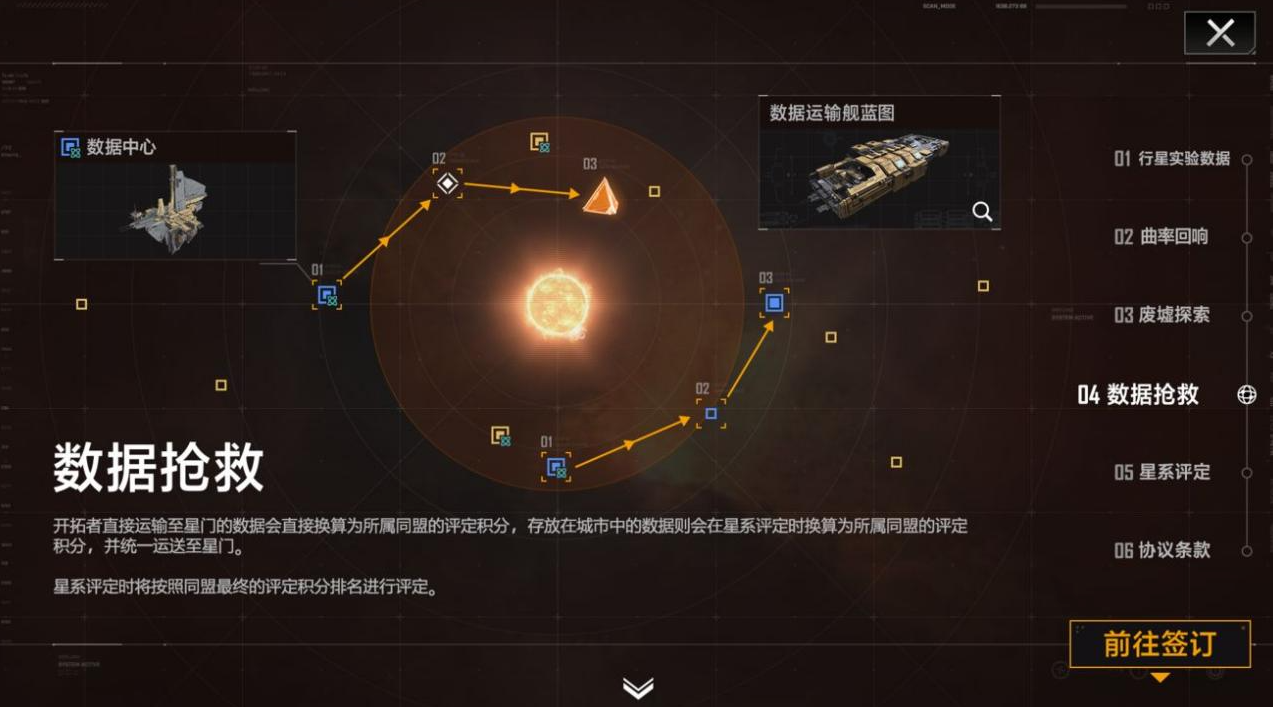Image resolution: width=1273 pixels, height=707 pixels.
Task: Select the 04 数据抢救 section
Action: pyautogui.click(x=1139, y=394)
